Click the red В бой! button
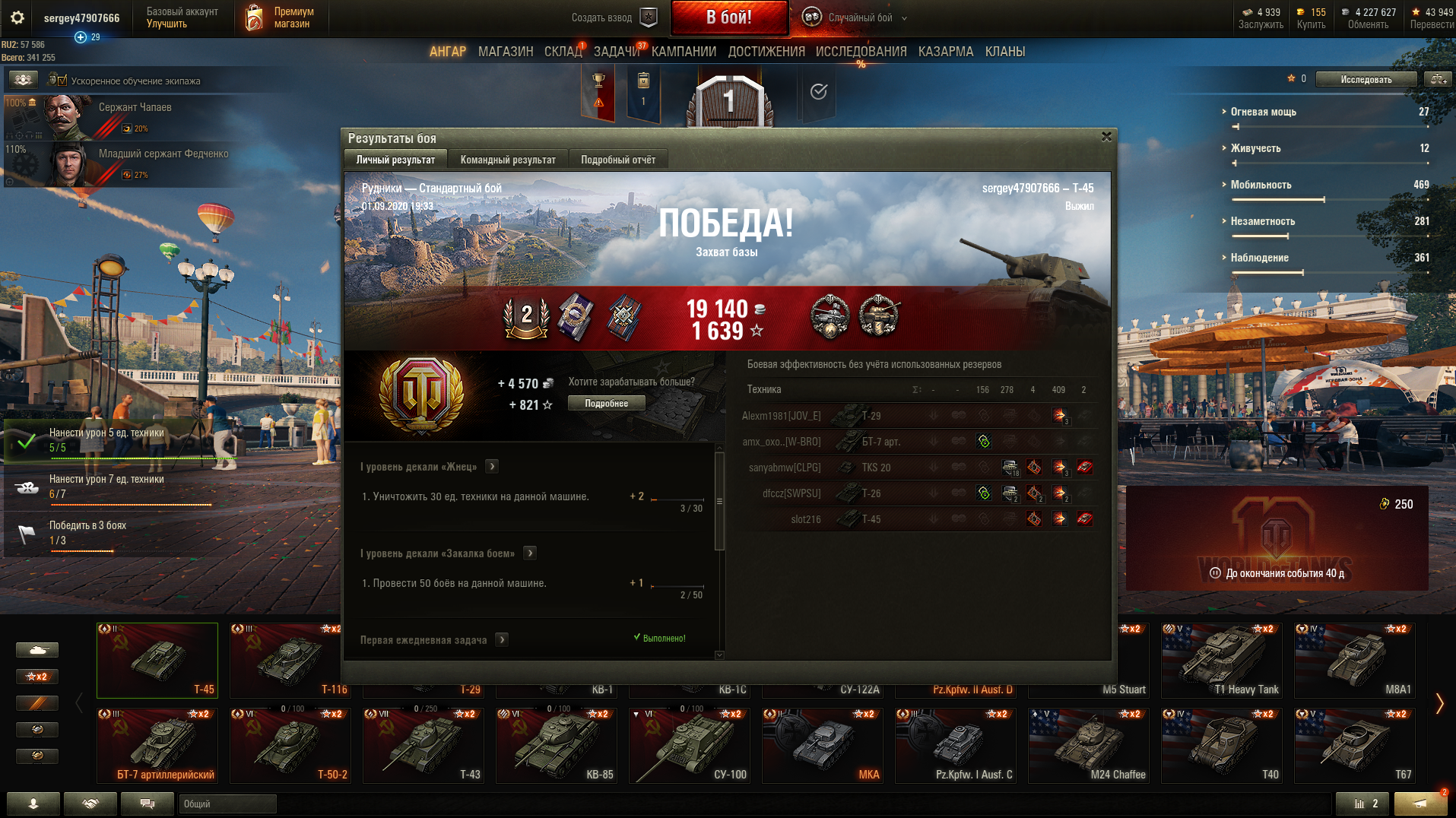Screen dimensions: 1456x818 click(x=728, y=17)
